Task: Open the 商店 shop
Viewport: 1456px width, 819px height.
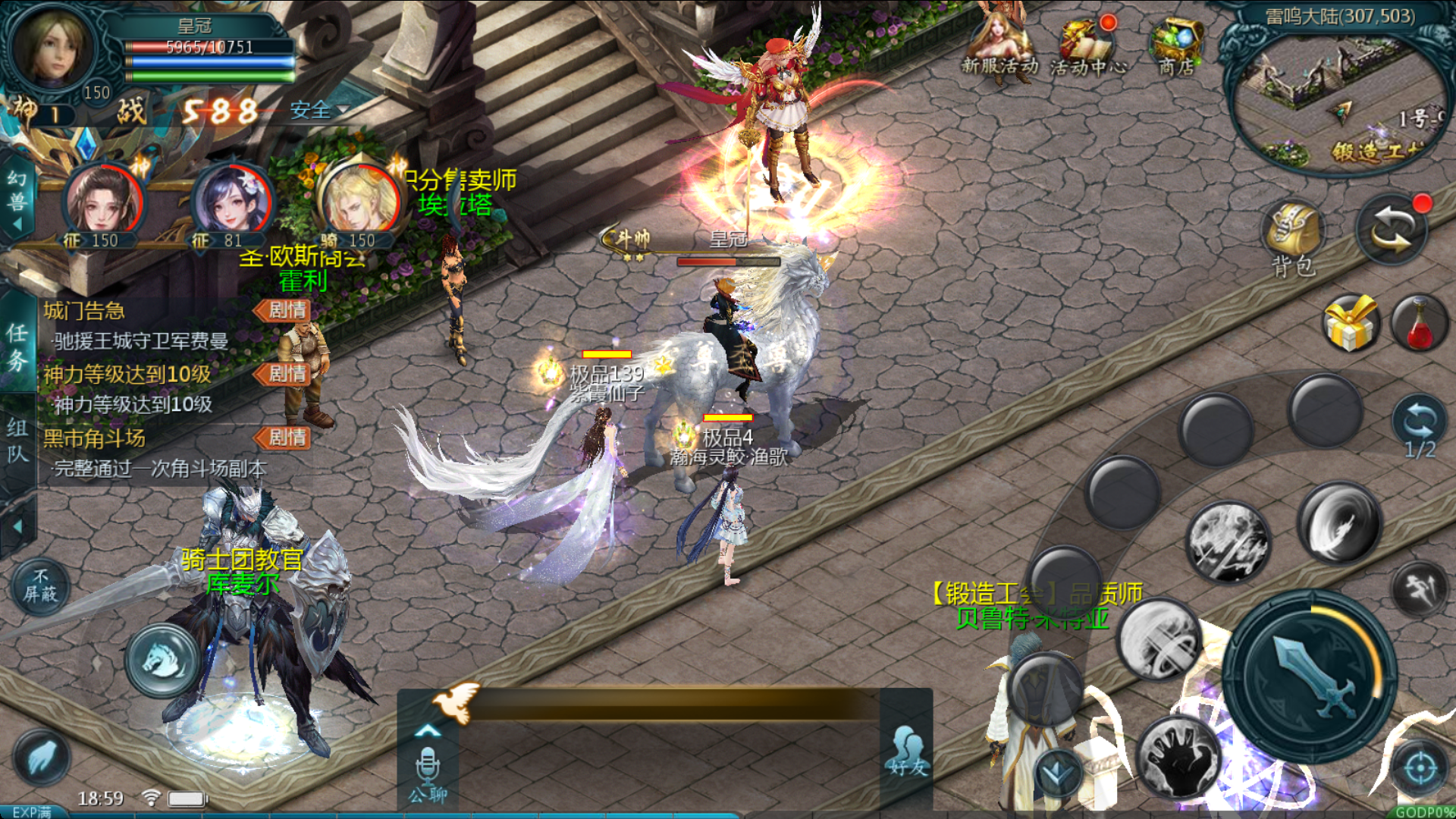Action: pos(1176,47)
